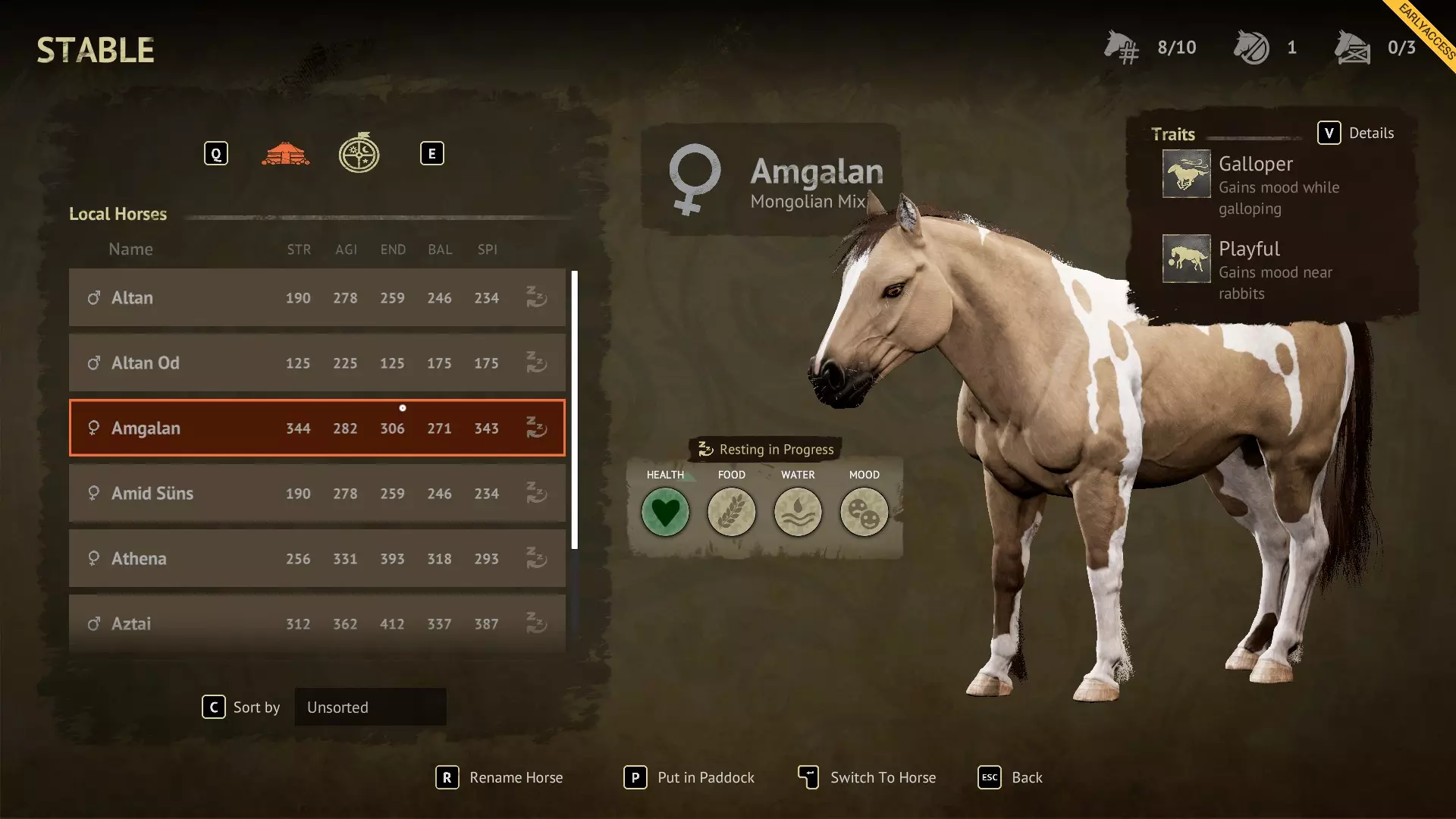The image size is (1456, 819).
Task: Click the Water droplet icon
Action: coord(798,512)
